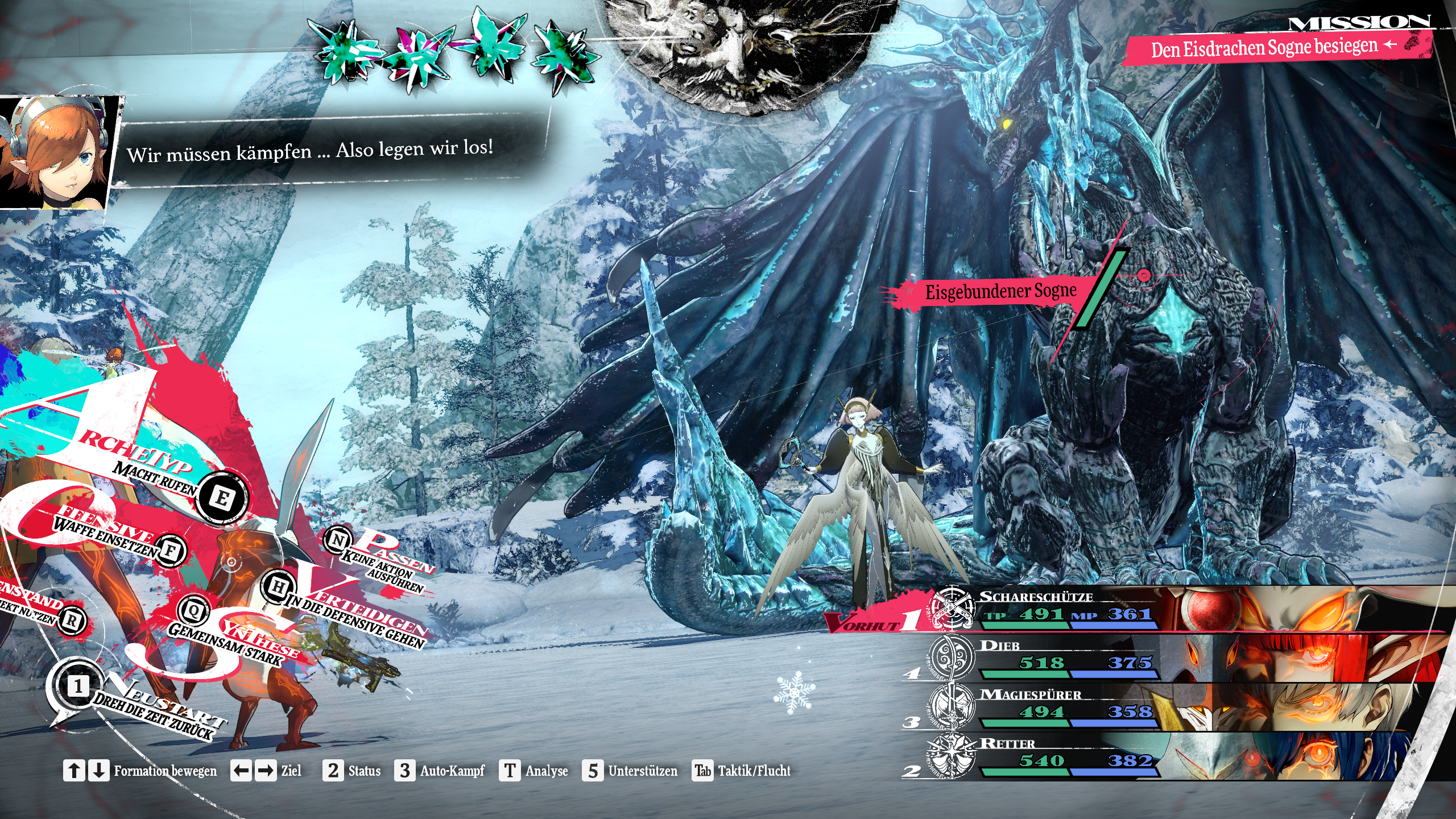Target the enemy label Eisgebundener Sogne
1456x819 pixels.
coord(1000,292)
